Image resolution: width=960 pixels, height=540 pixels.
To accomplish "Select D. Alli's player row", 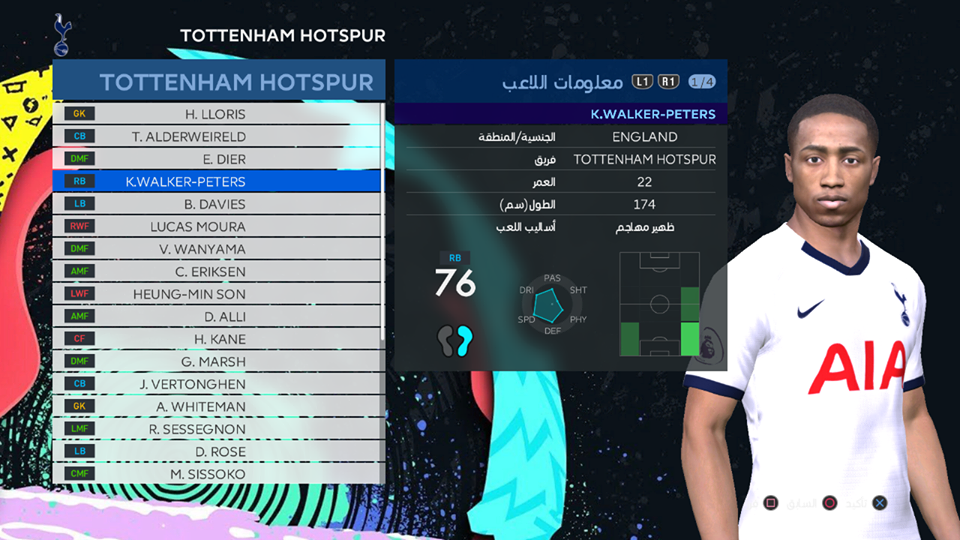I will [215, 317].
